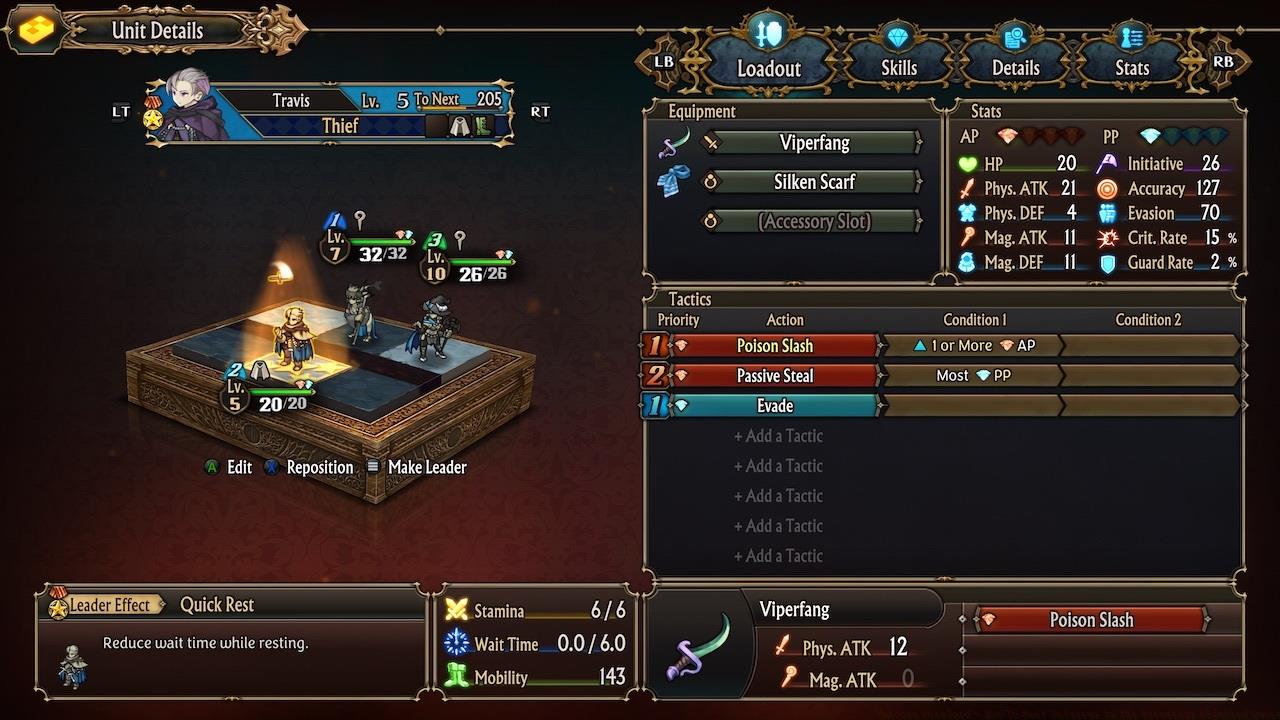Open the Skills tab
This screenshot has width=1280, height=720.
click(897, 67)
